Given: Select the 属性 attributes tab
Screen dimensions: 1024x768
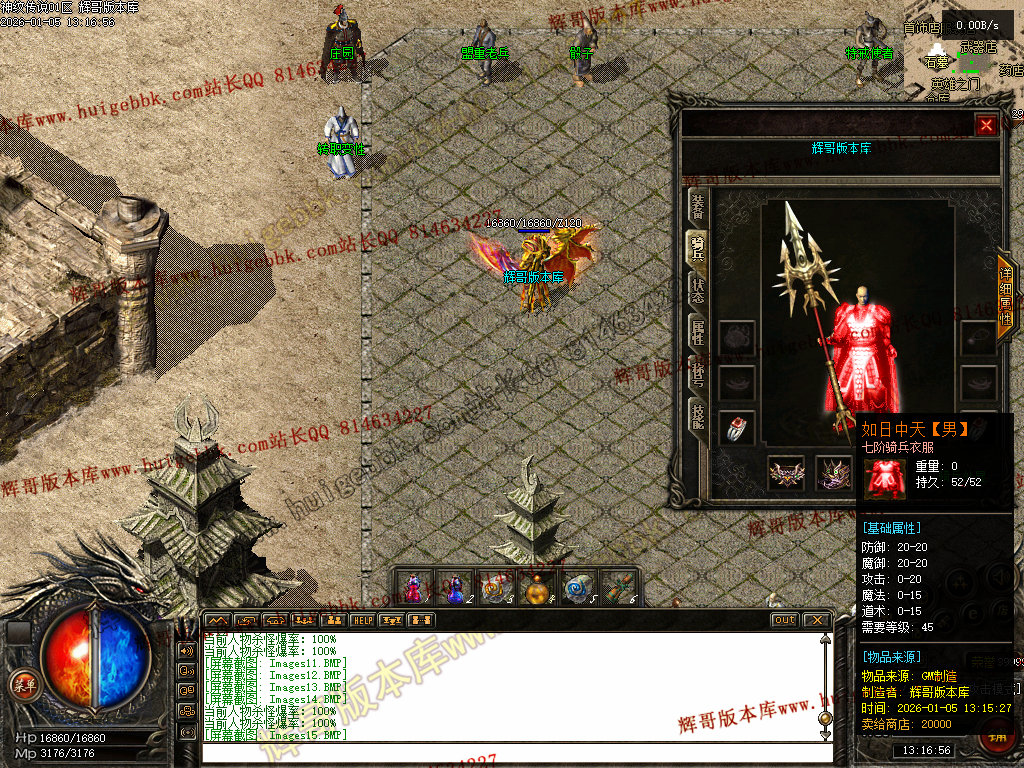Looking at the screenshot, I should pos(696,331).
